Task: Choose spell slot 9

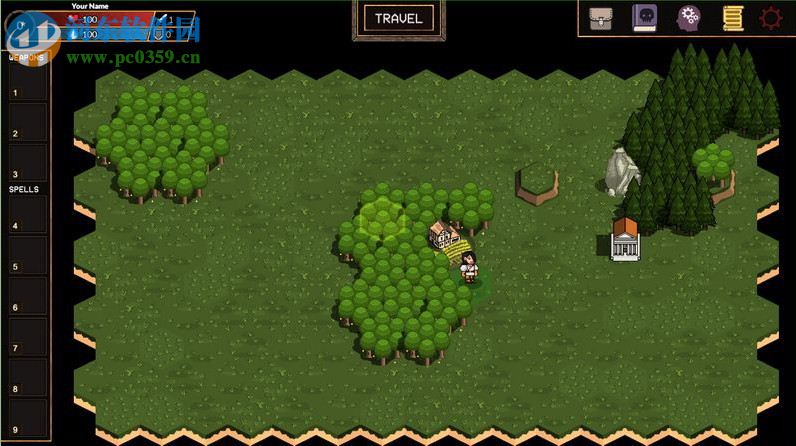Action: click(27, 422)
